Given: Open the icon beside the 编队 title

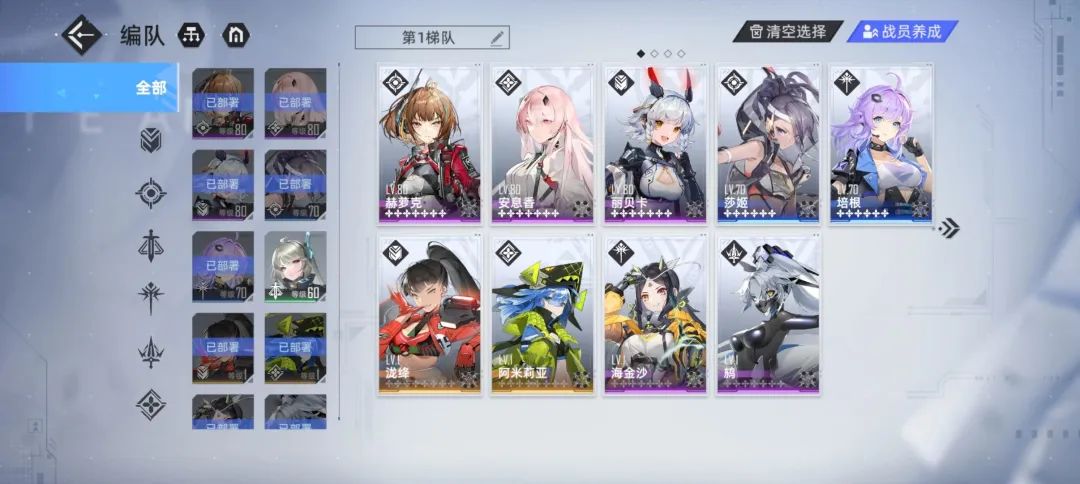Looking at the screenshot, I should 191,35.
